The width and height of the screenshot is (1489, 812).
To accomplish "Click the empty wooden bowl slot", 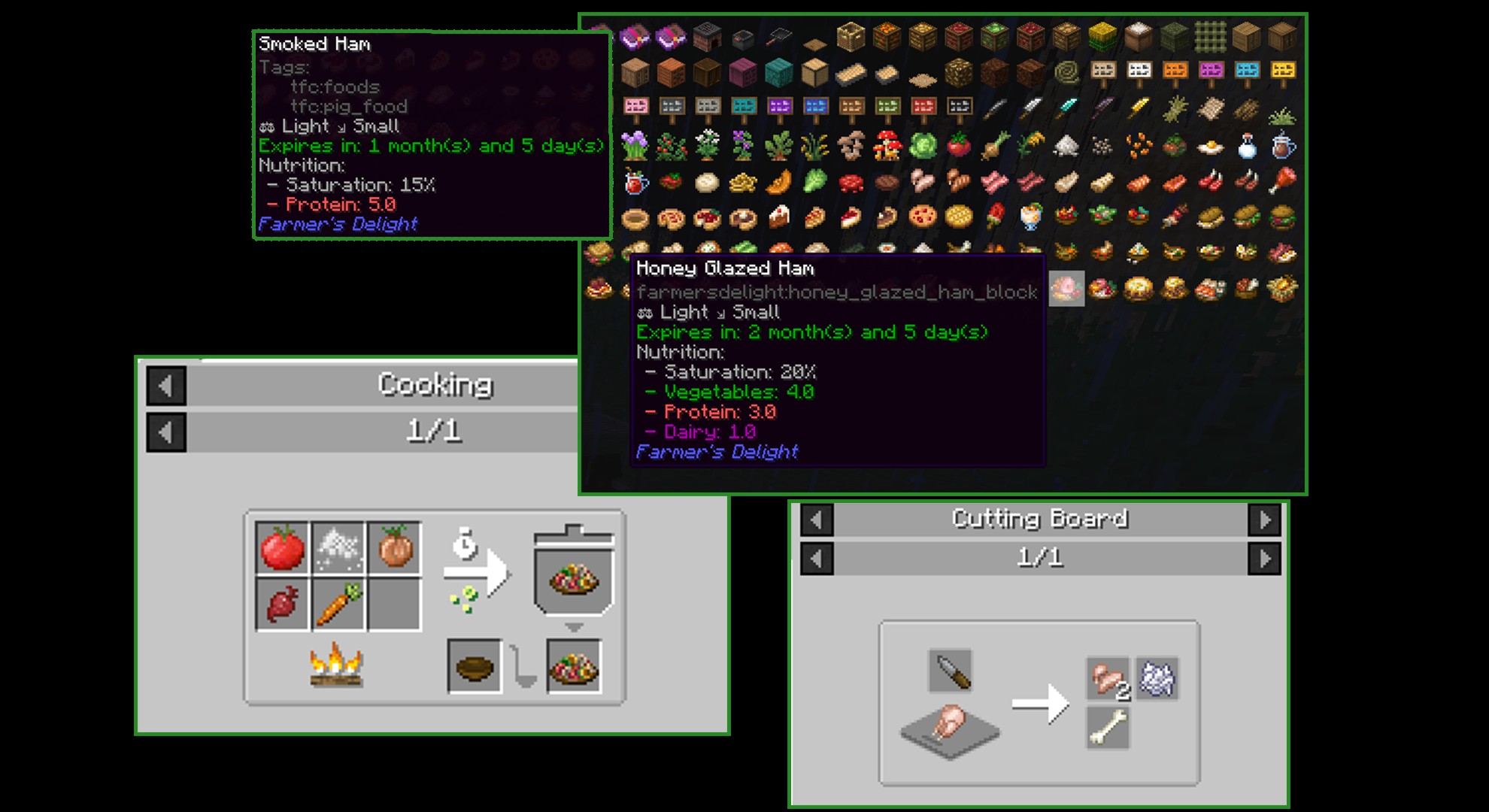I will (x=475, y=666).
